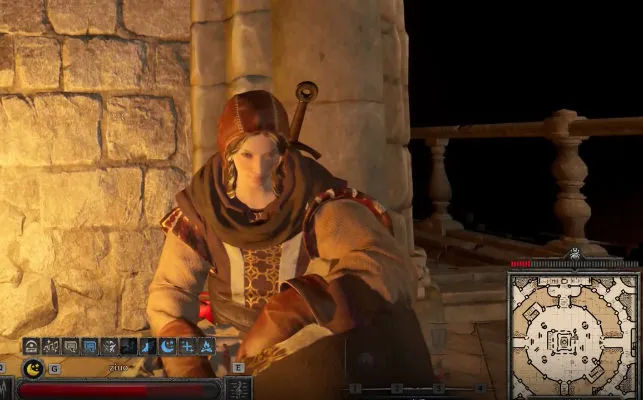Click the crescent moon icon in the yellow circle

(34, 368)
